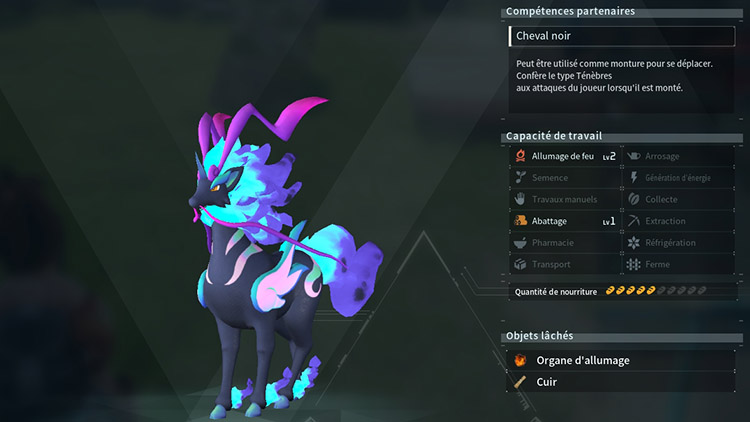Select the Extraction work entry
This screenshot has height=422, width=750.
[678, 221]
